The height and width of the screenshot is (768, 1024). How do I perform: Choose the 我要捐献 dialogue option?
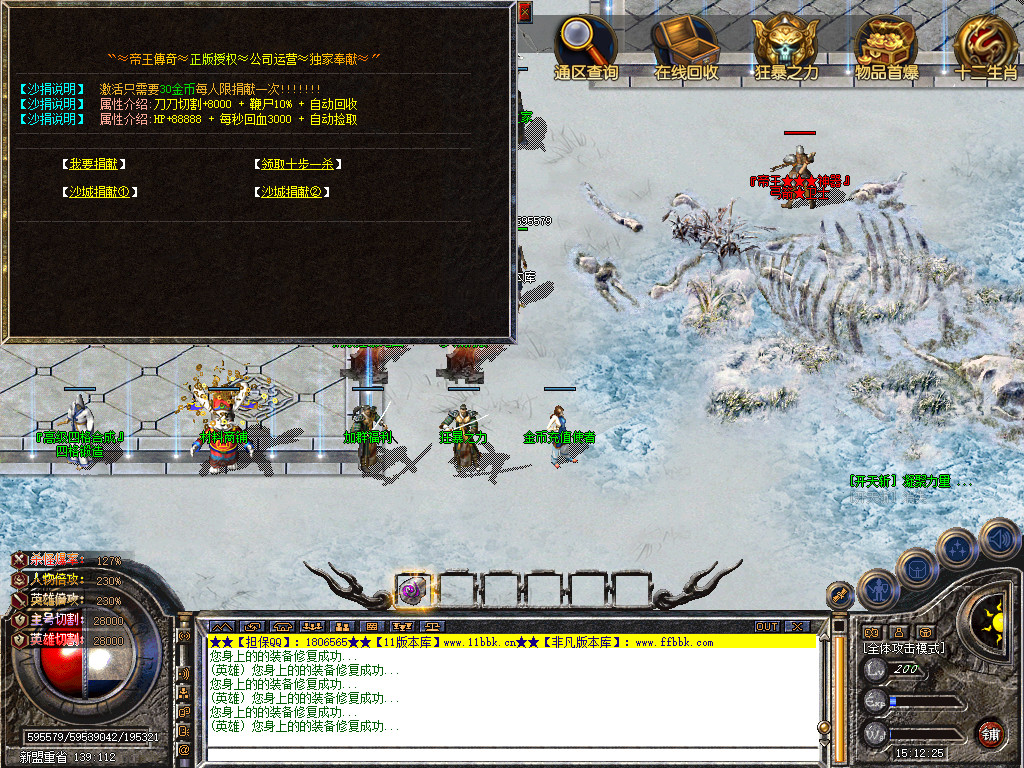click(x=97, y=164)
